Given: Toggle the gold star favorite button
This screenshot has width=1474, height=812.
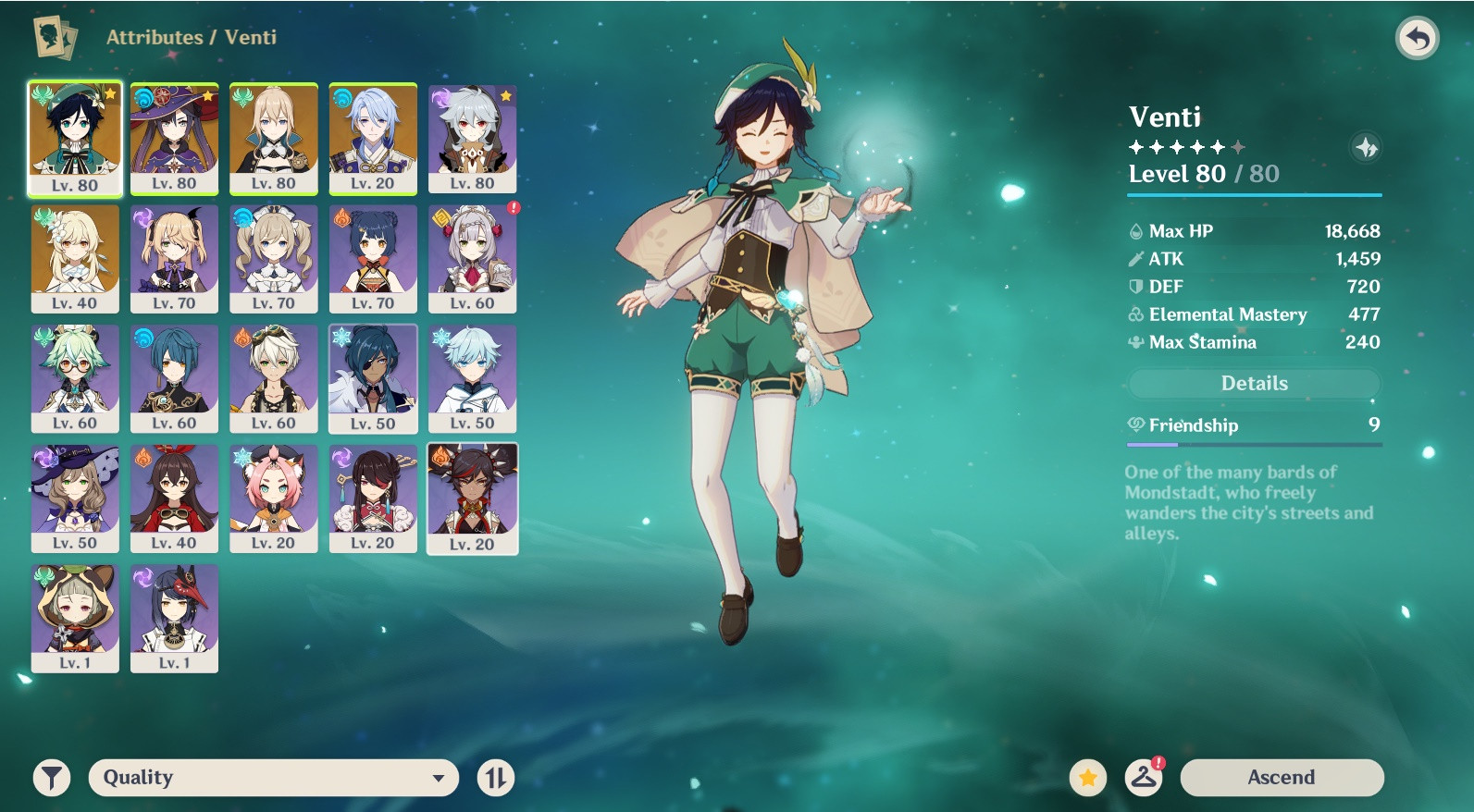Looking at the screenshot, I should coord(1088,778).
